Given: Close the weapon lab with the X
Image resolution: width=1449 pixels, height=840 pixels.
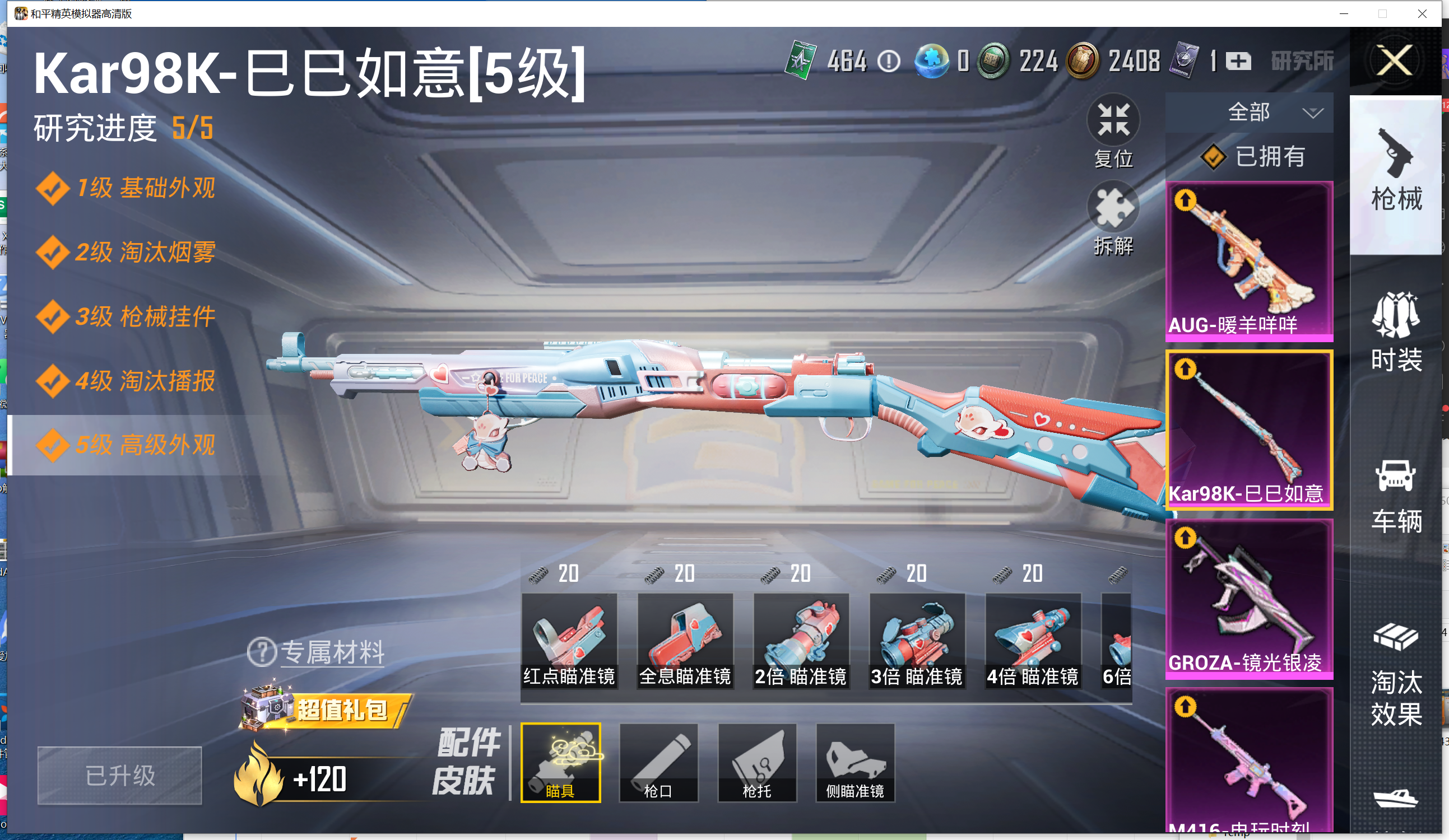Looking at the screenshot, I should pos(1394,60).
